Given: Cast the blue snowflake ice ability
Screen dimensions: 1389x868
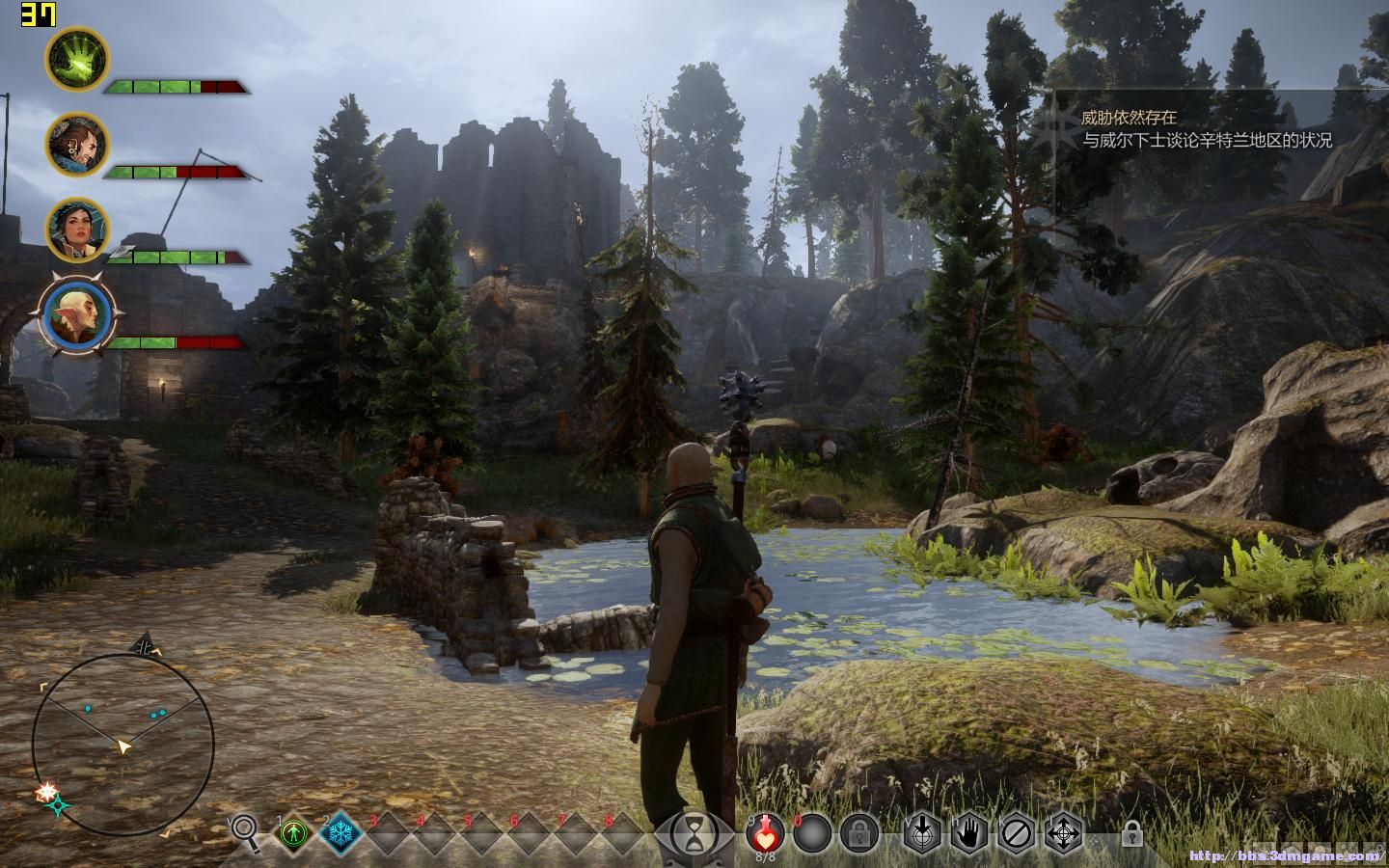Looking at the screenshot, I should pyautogui.click(x=340, y=833).
